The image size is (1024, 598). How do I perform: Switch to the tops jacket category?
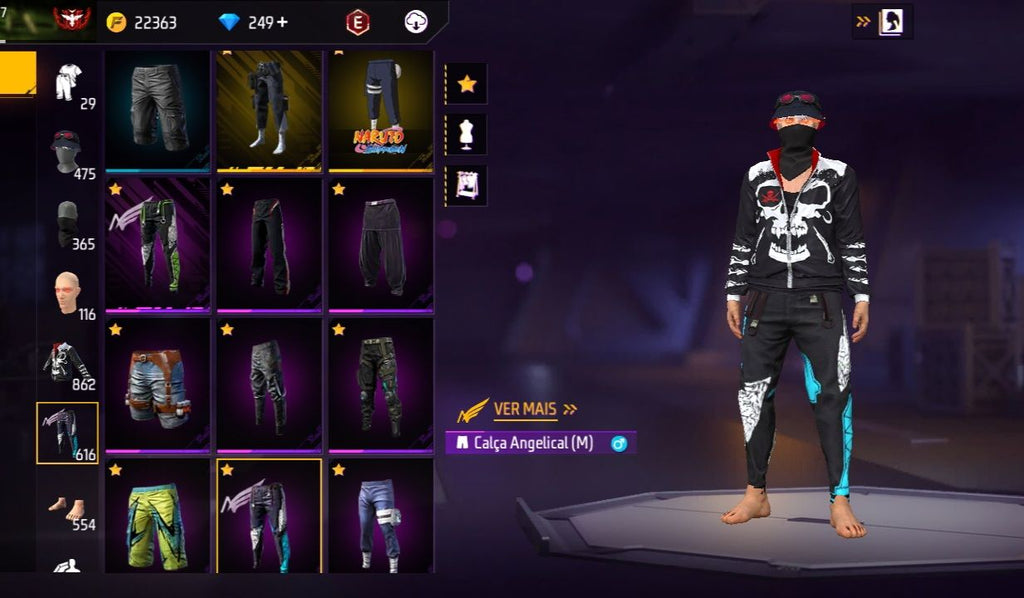pyautogui.click(x=68, y=364)
